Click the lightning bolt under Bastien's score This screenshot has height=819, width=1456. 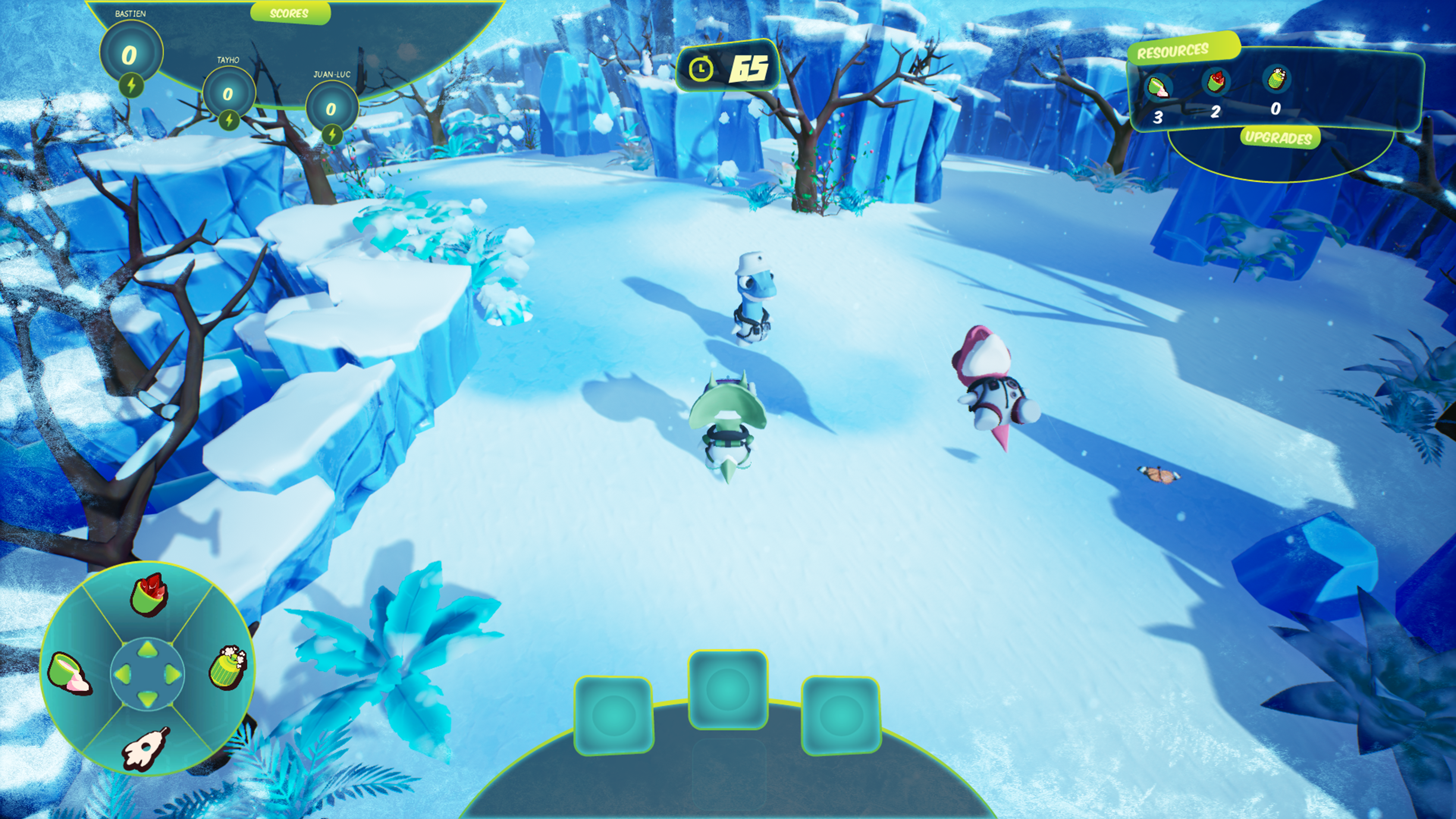131,86
